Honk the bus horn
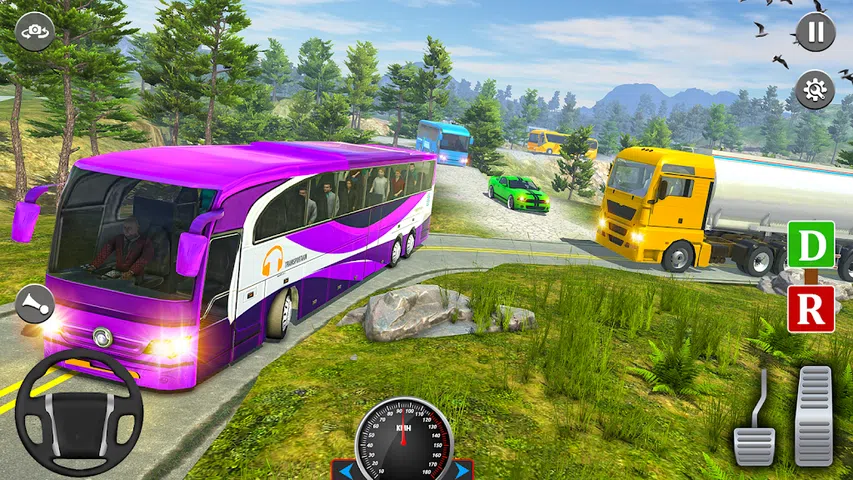Screen dimensions: 853x480 (x=35, y=301)
